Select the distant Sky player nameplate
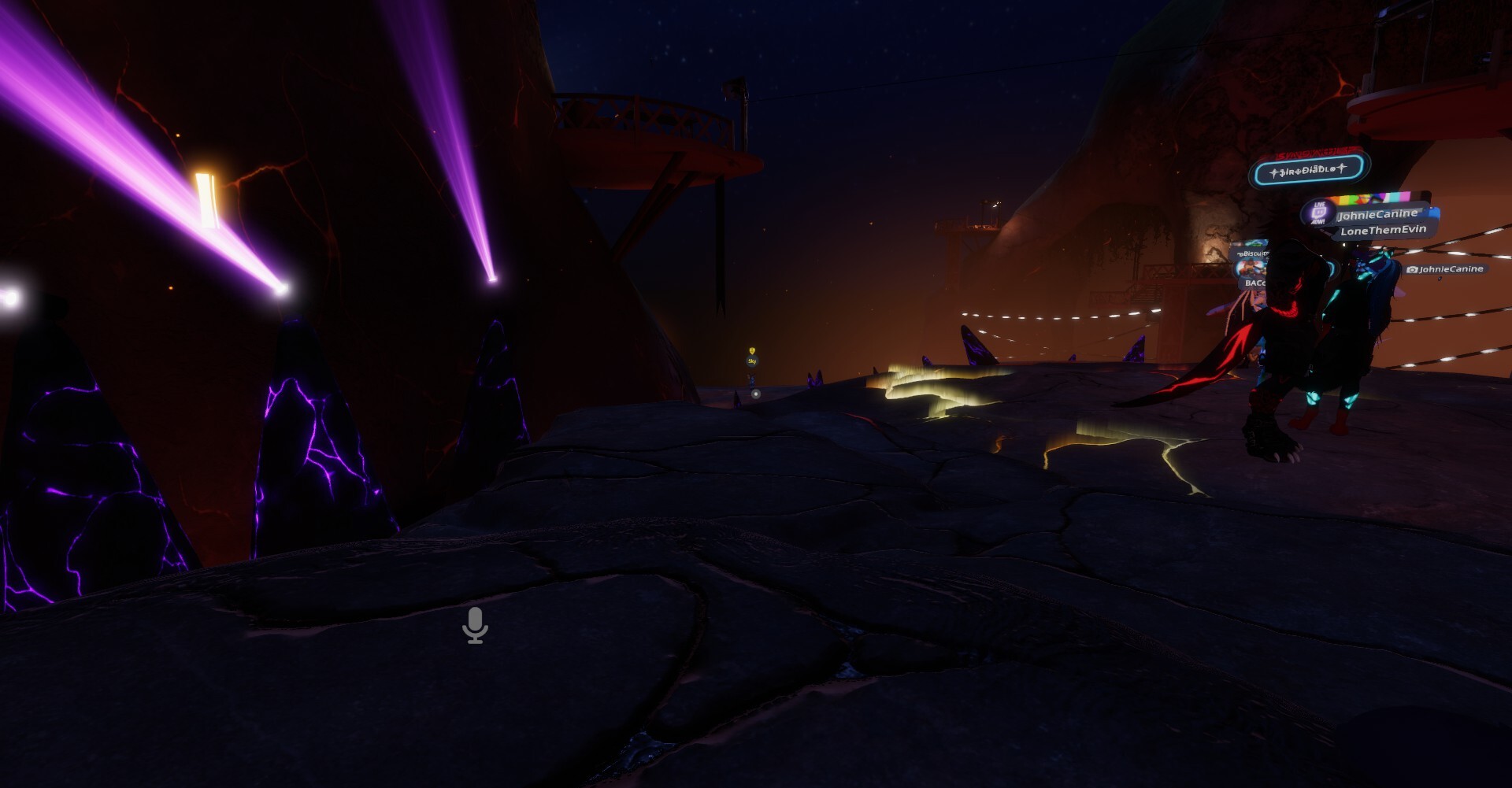This screenshot has width=1512, height=788. point(752,361)
